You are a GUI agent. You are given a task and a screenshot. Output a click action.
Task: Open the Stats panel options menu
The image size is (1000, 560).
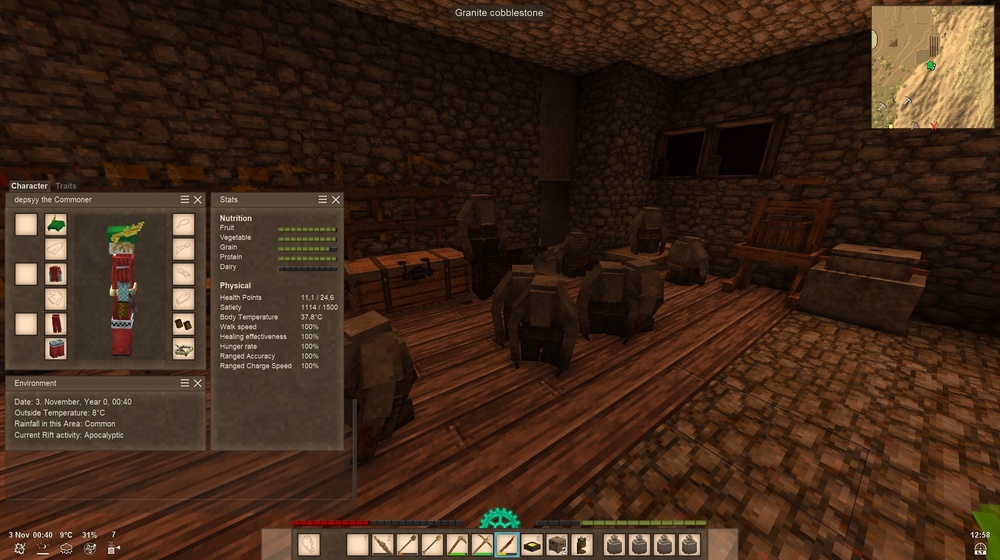(x=323, y=200)
